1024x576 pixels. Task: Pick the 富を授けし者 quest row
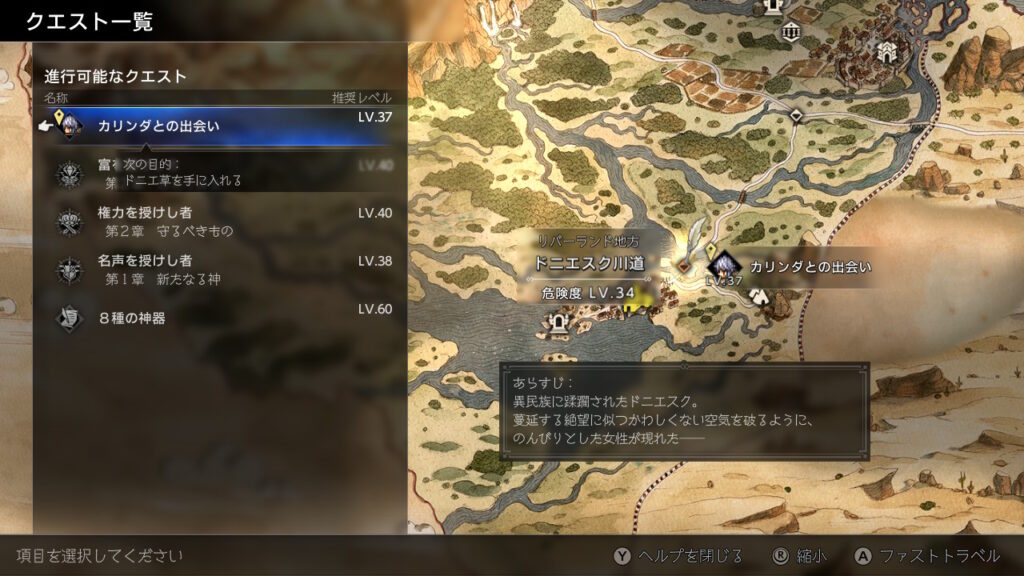[220, 174]
